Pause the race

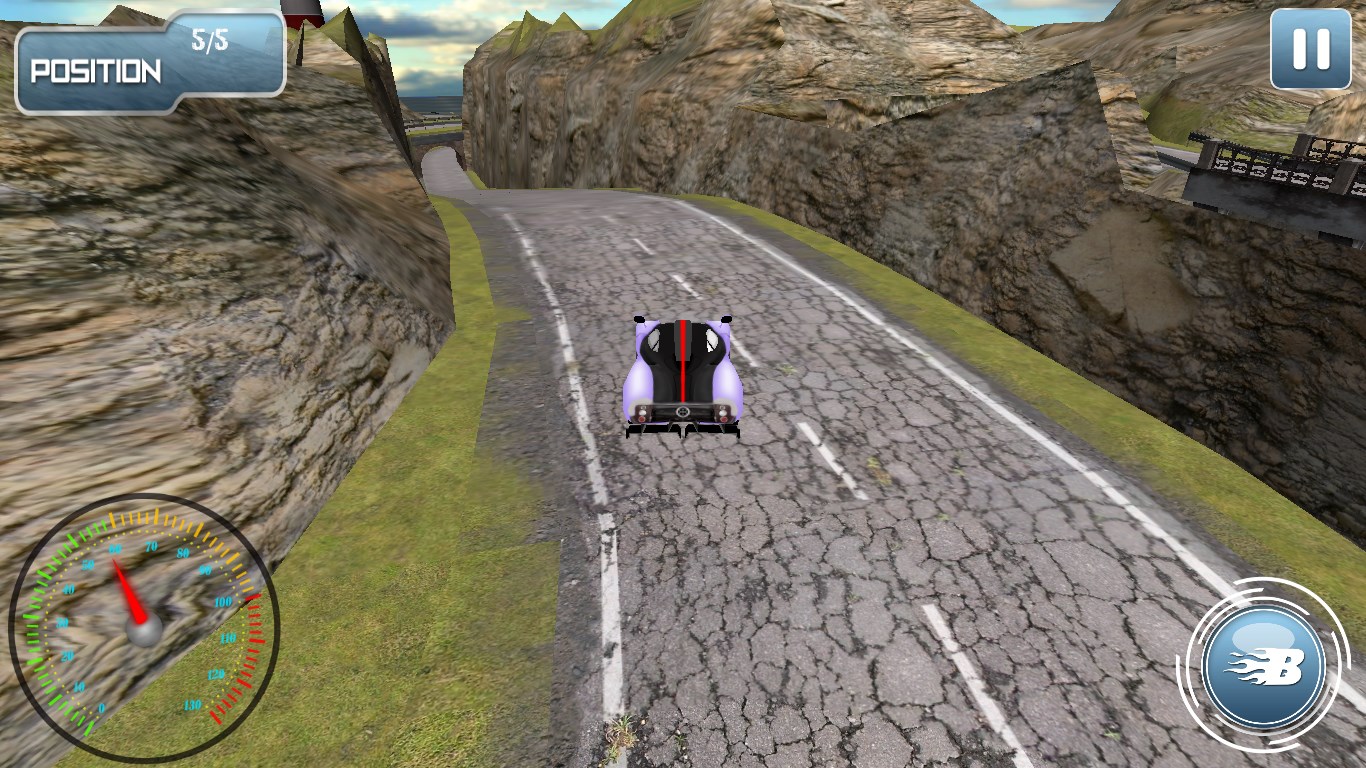pos(1310,49)
